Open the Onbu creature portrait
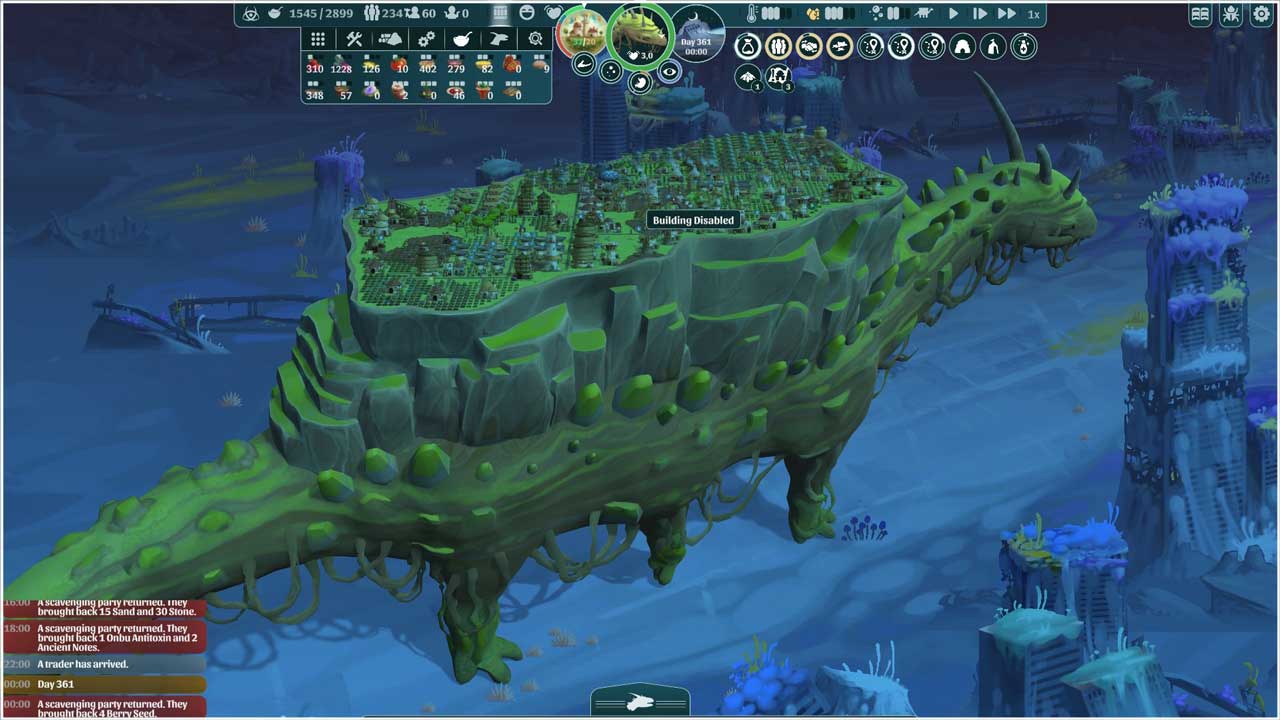This screenshot has height=720, width=1280. click(x=641, y=36)
